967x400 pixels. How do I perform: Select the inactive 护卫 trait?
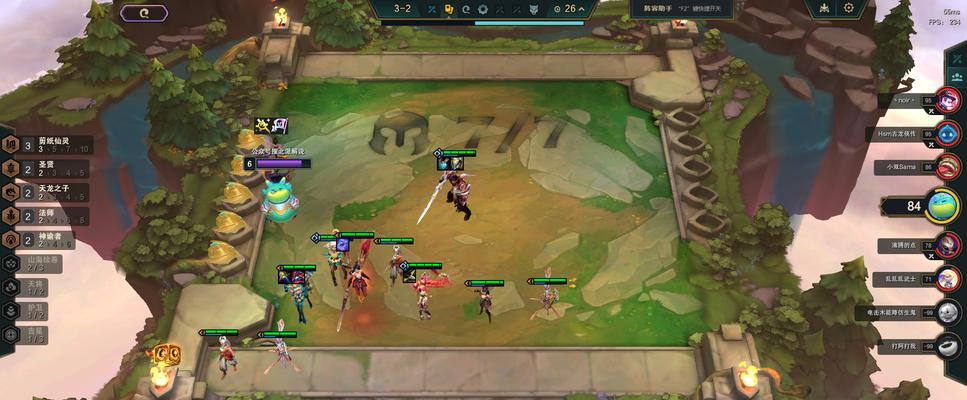point(30,311)
